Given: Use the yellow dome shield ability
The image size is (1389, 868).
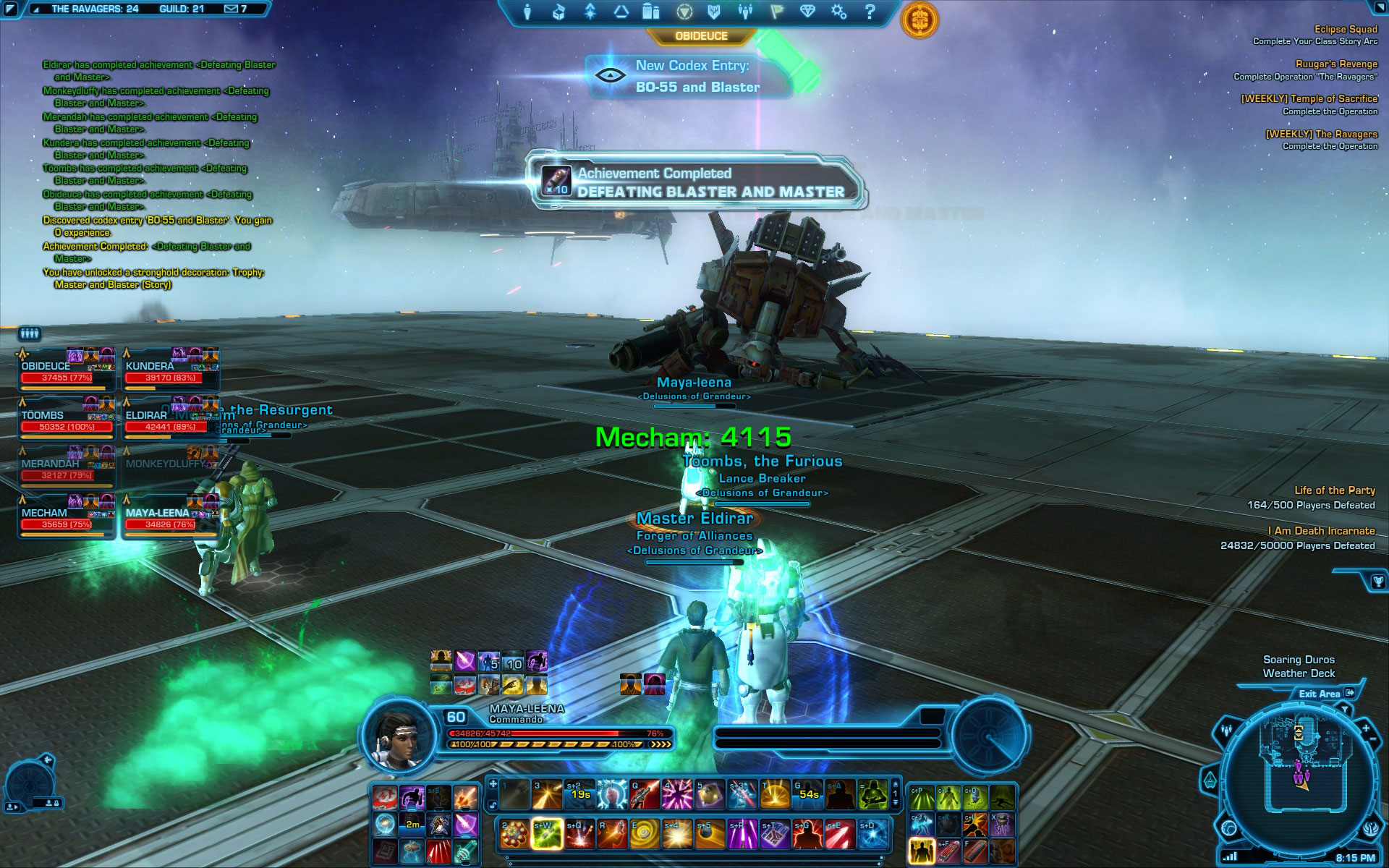Looking at the screenshot, I should click(775, 795).
